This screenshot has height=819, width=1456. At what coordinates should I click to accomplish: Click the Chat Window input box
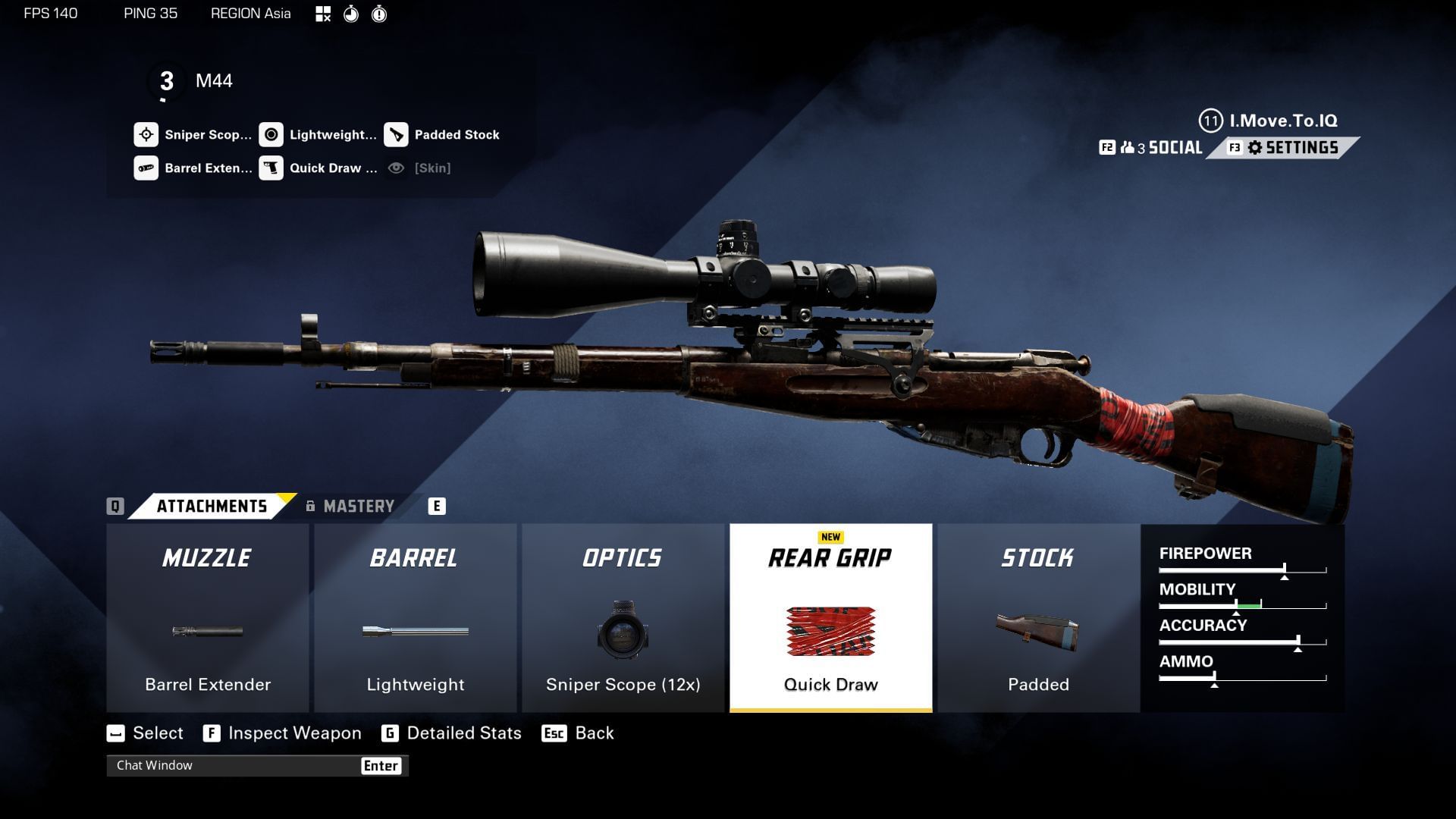click(x=235, y=766)
